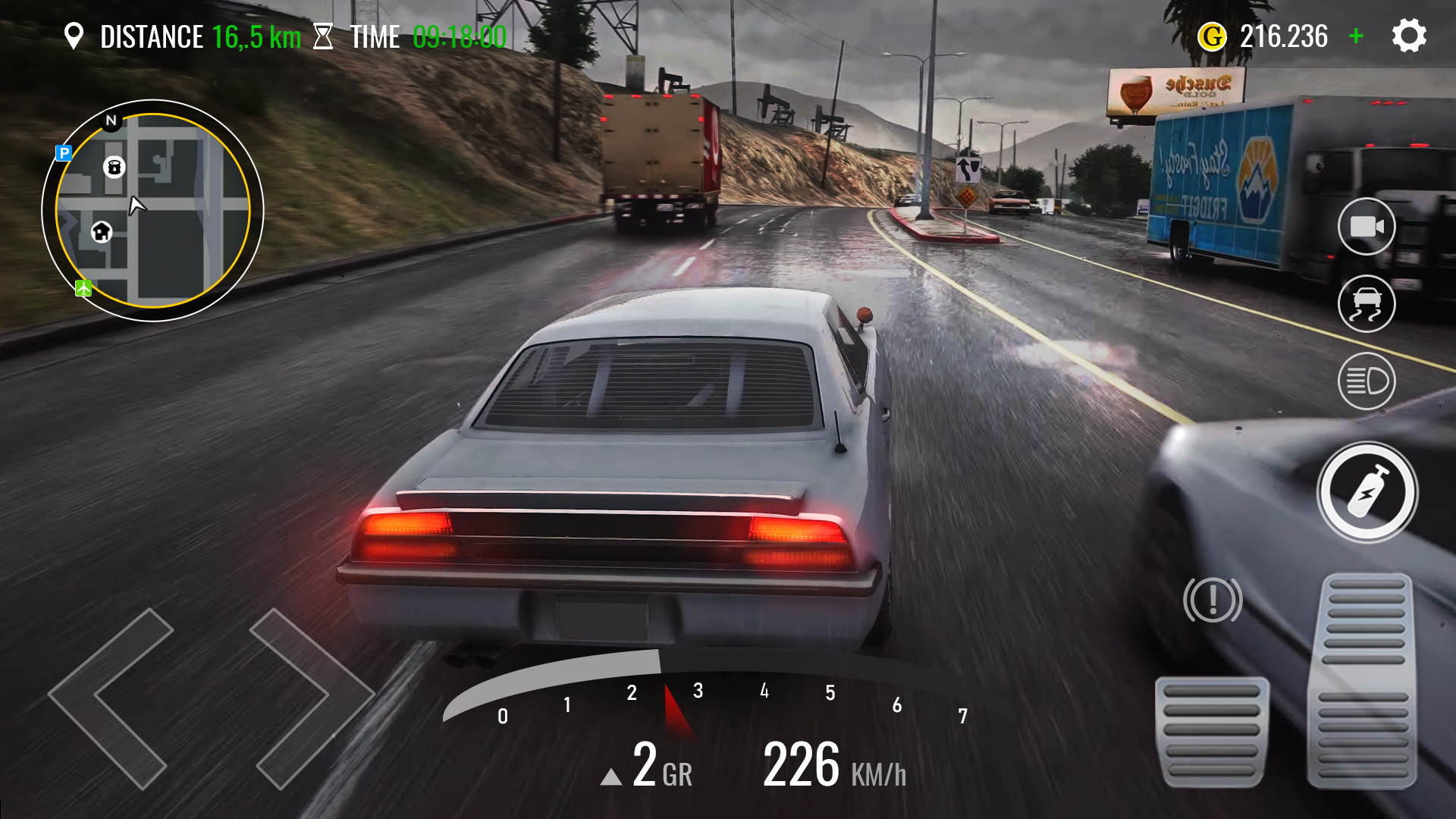The image size is (1456, 819).
Task: Open the currency purchase panel with plus
Action: click(1357, 35)
